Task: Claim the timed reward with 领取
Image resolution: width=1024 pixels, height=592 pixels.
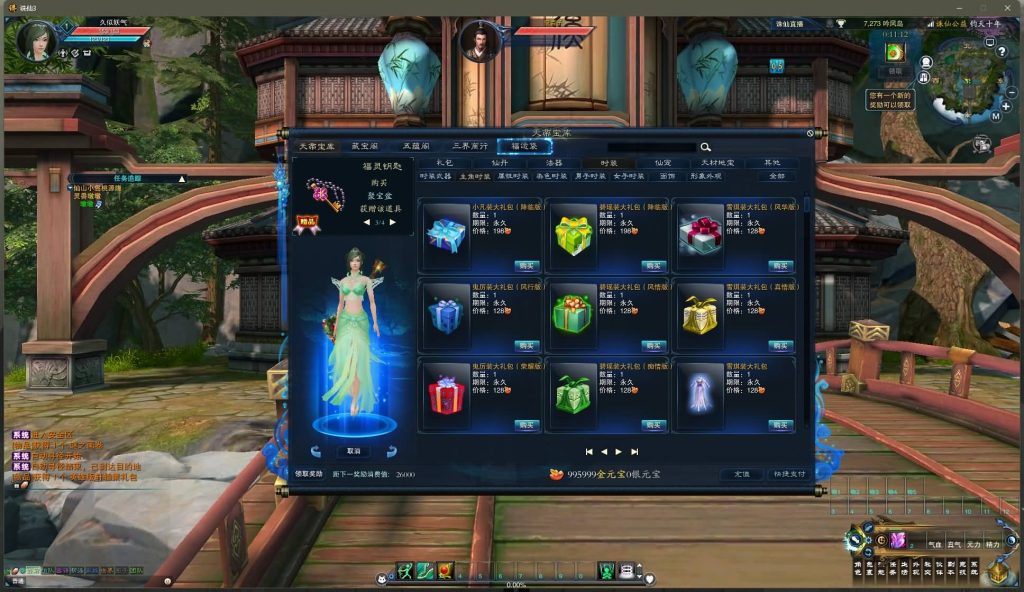Action: (895, 71)
